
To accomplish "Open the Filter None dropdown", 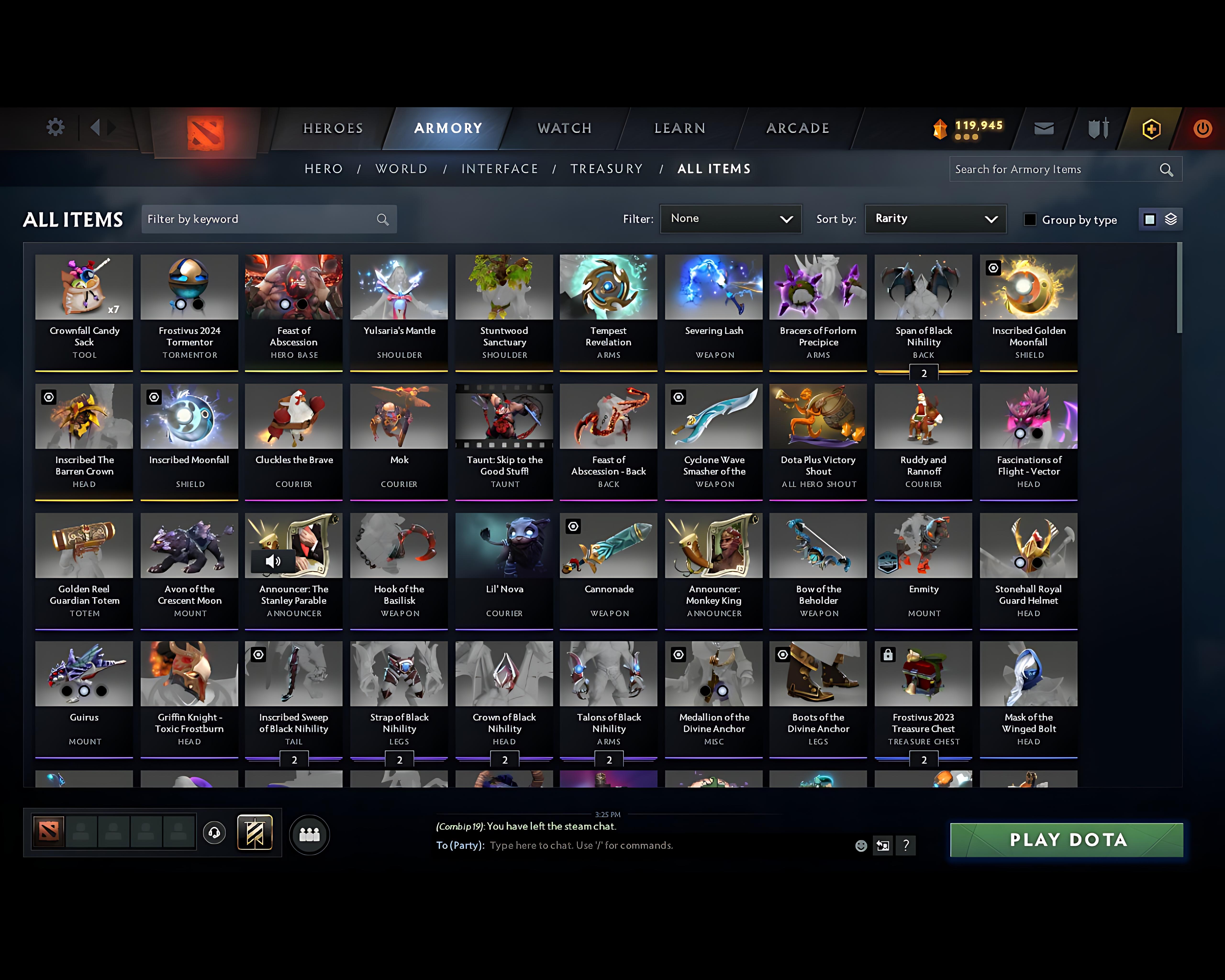I will pyautogui.click(x=731, y=219).
